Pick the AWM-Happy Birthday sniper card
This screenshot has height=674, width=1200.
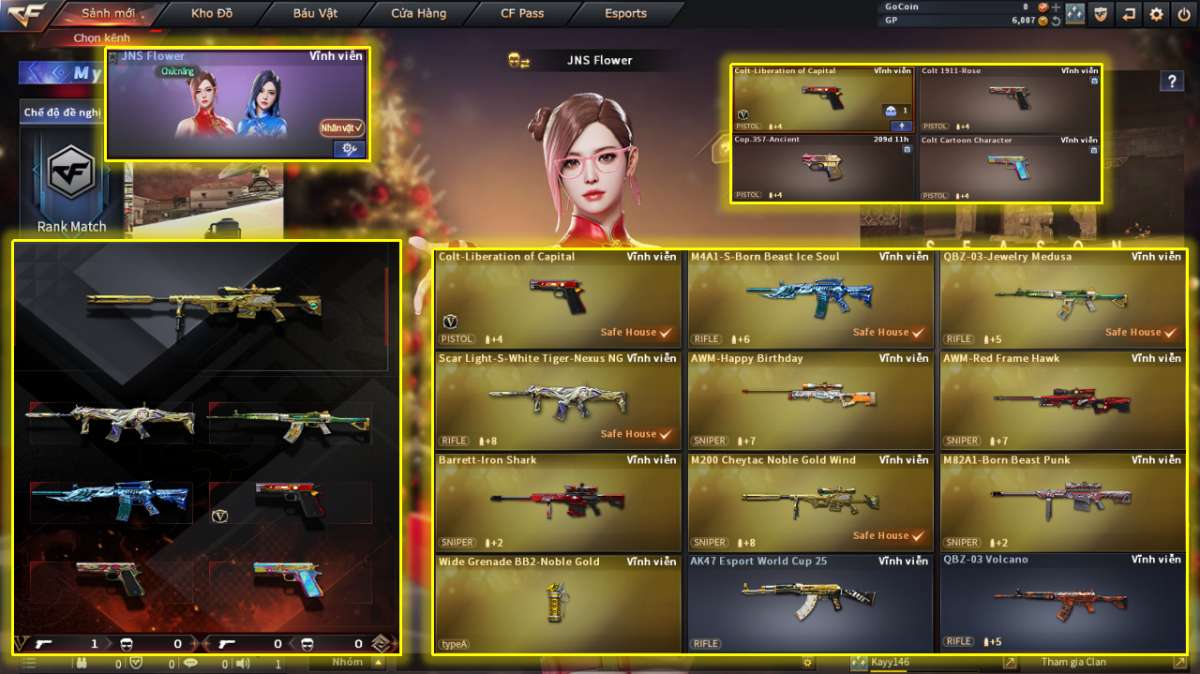[810, 399]
